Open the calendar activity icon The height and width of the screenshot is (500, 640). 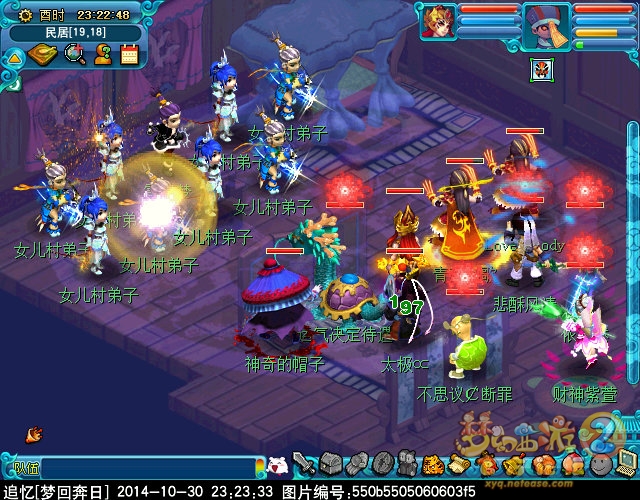[129, 55]
